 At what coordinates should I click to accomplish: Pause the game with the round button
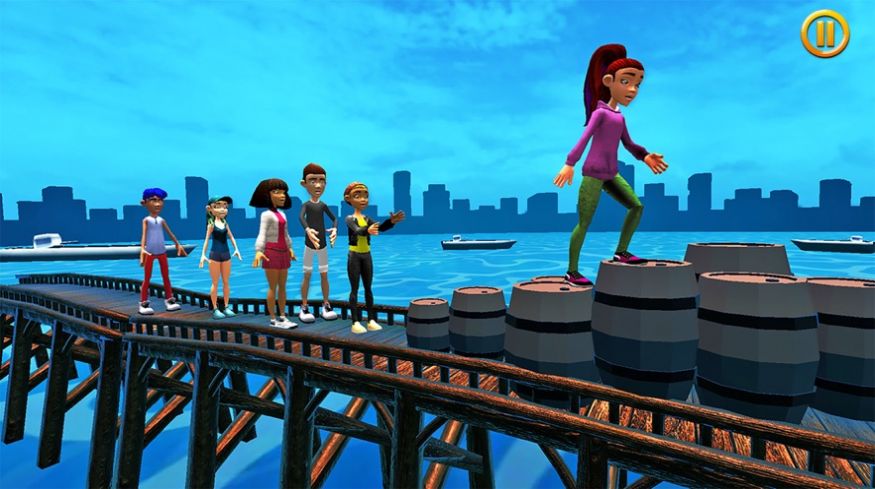click(824, 34)
